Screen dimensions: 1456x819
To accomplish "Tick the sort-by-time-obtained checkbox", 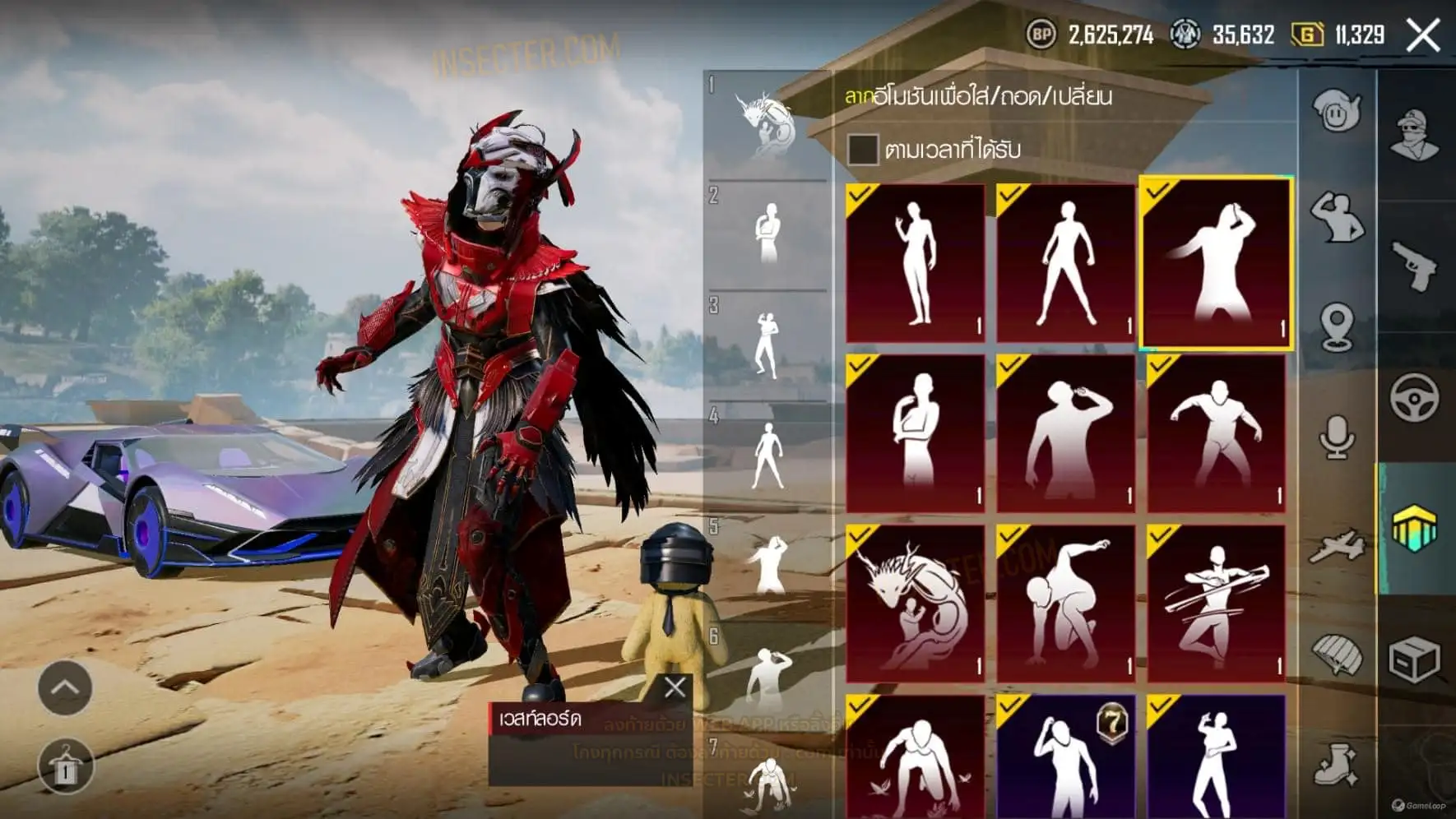I will 862,150.
